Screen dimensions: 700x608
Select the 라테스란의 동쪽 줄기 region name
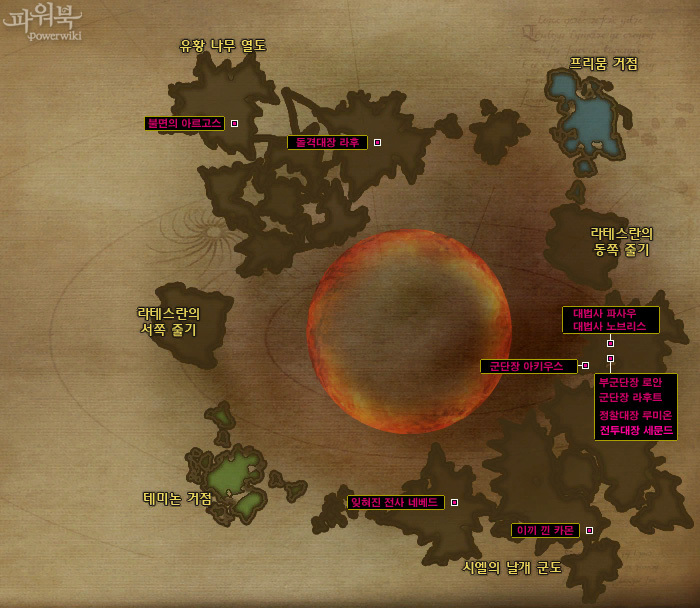point(621,241)
